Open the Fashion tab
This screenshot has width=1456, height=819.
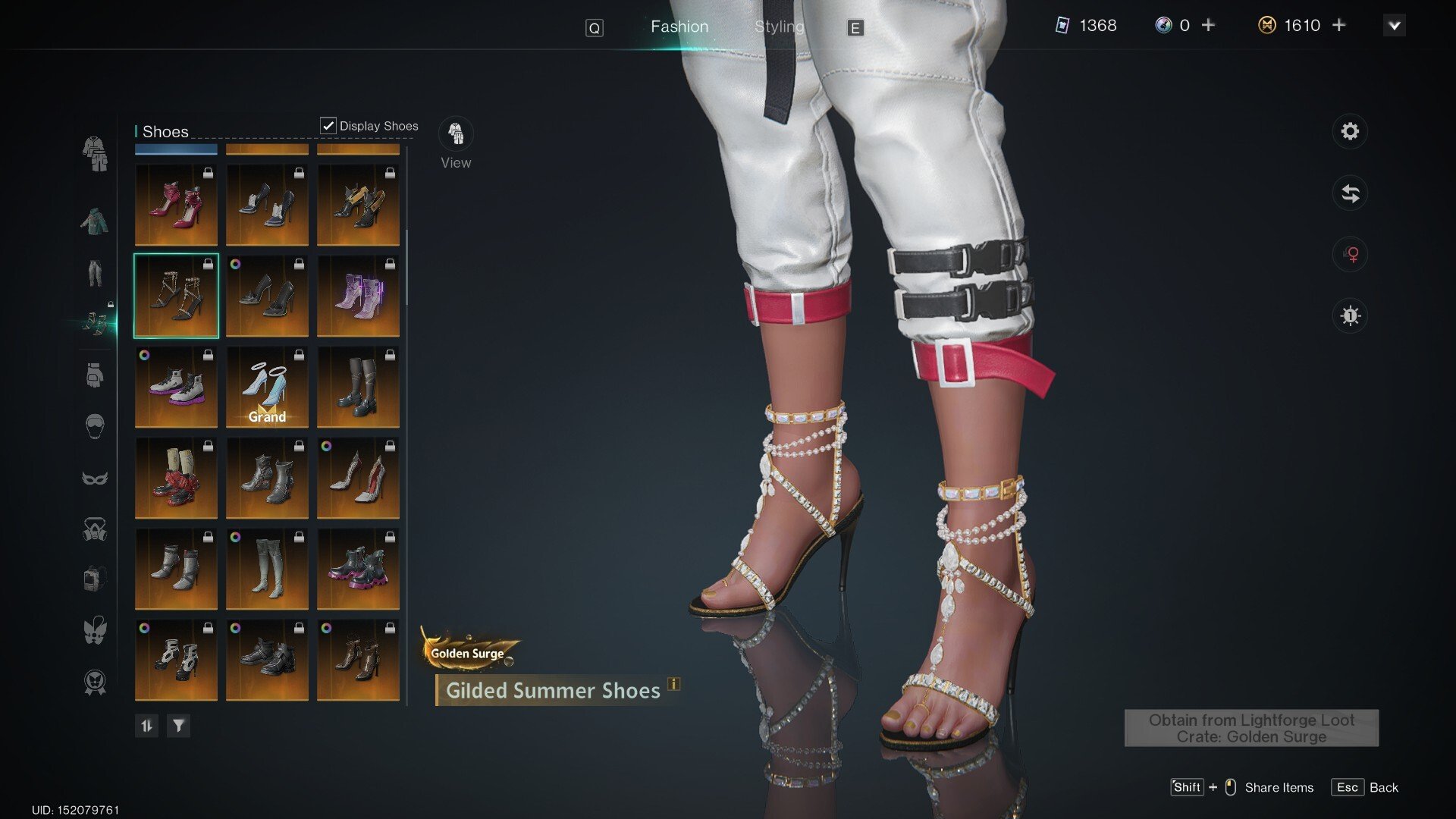click(x=679, y=27)
